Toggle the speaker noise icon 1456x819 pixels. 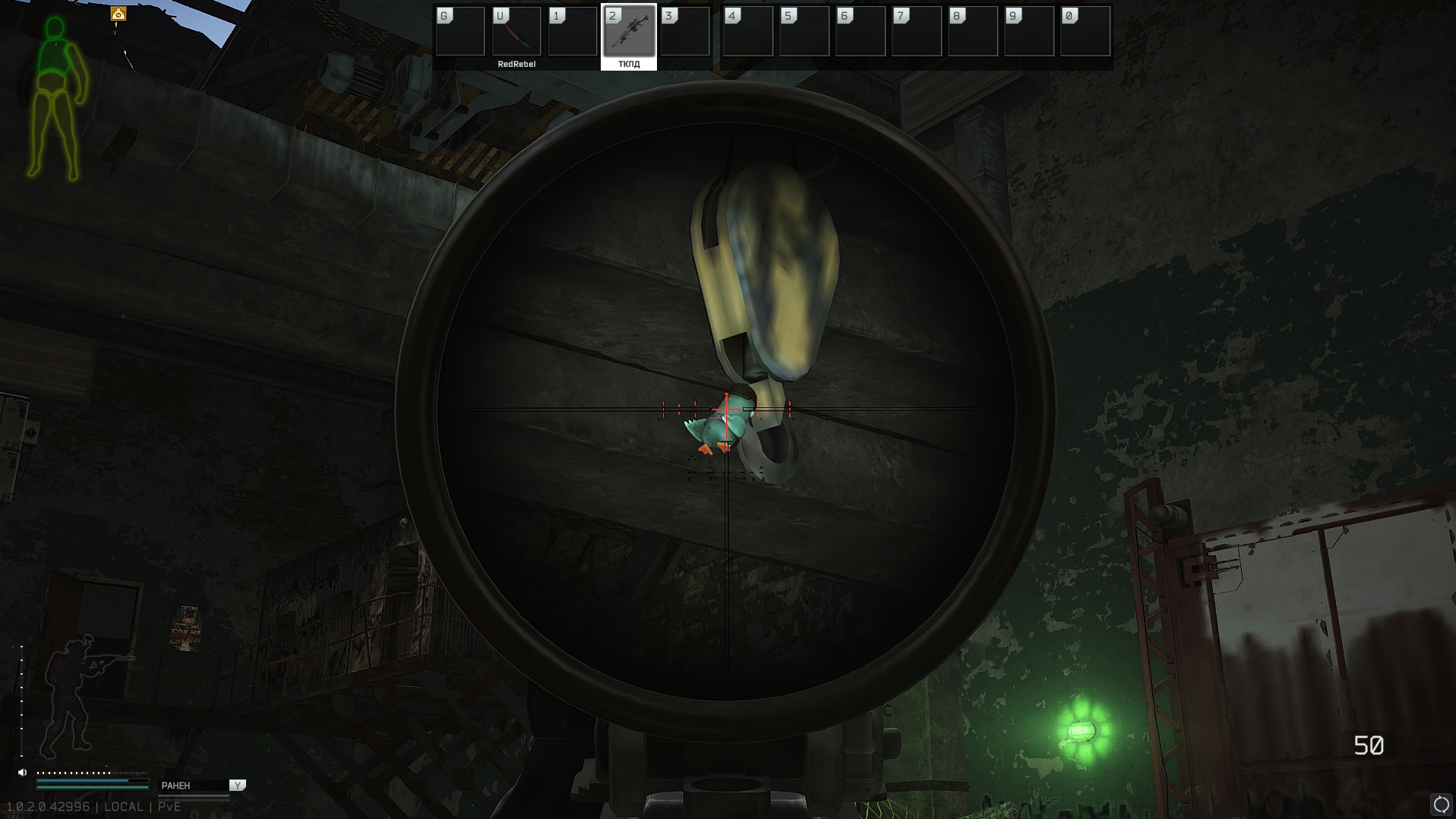tap(23, 773)
